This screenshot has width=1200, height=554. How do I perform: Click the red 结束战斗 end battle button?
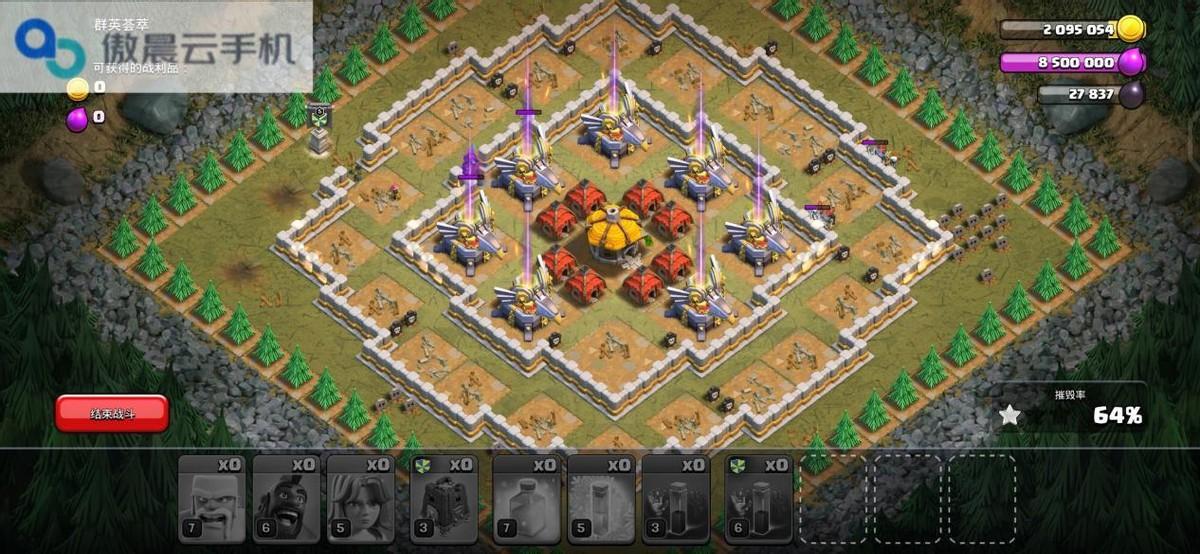112,413
